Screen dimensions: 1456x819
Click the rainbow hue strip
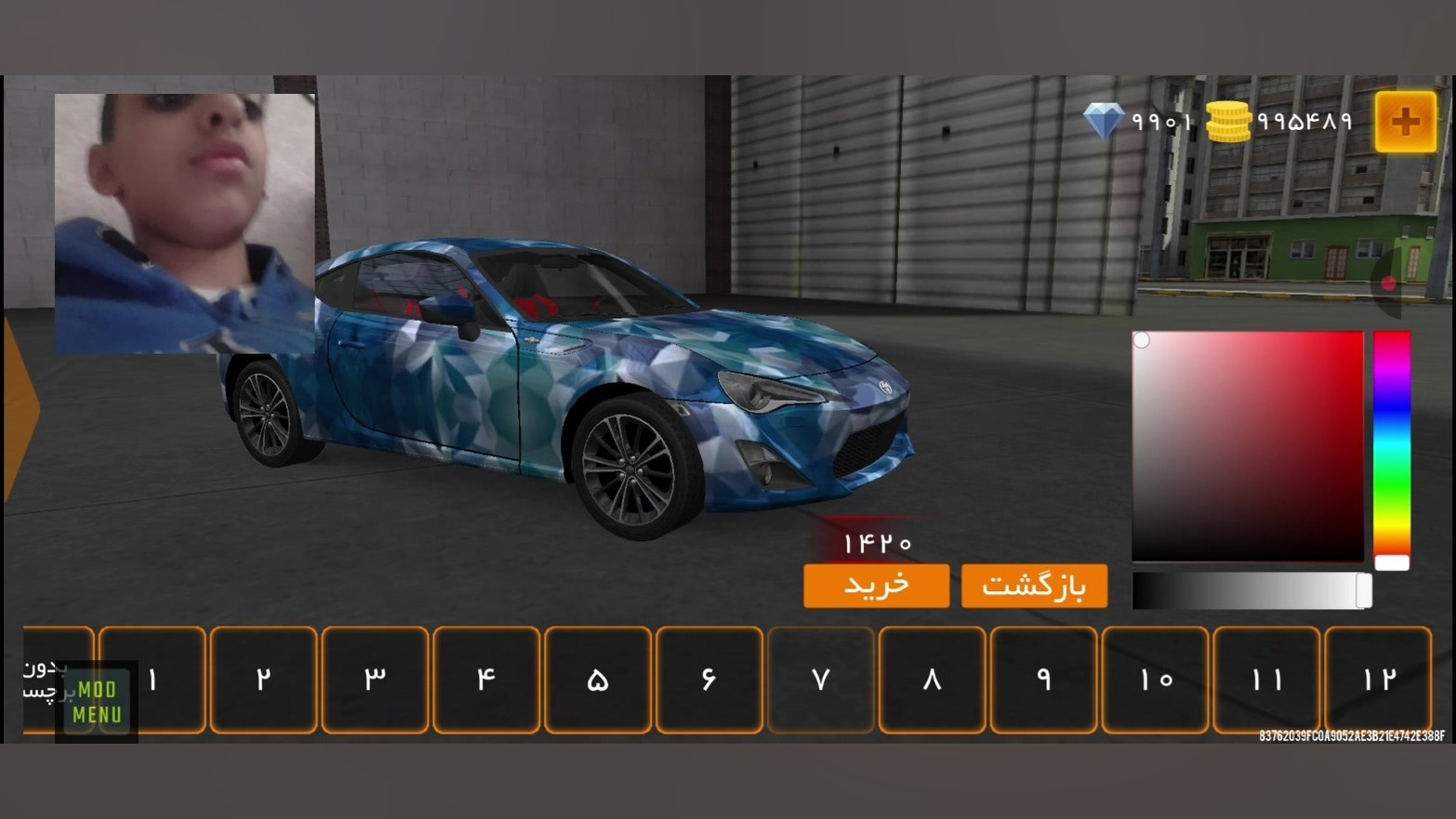tap(1392, 446)
